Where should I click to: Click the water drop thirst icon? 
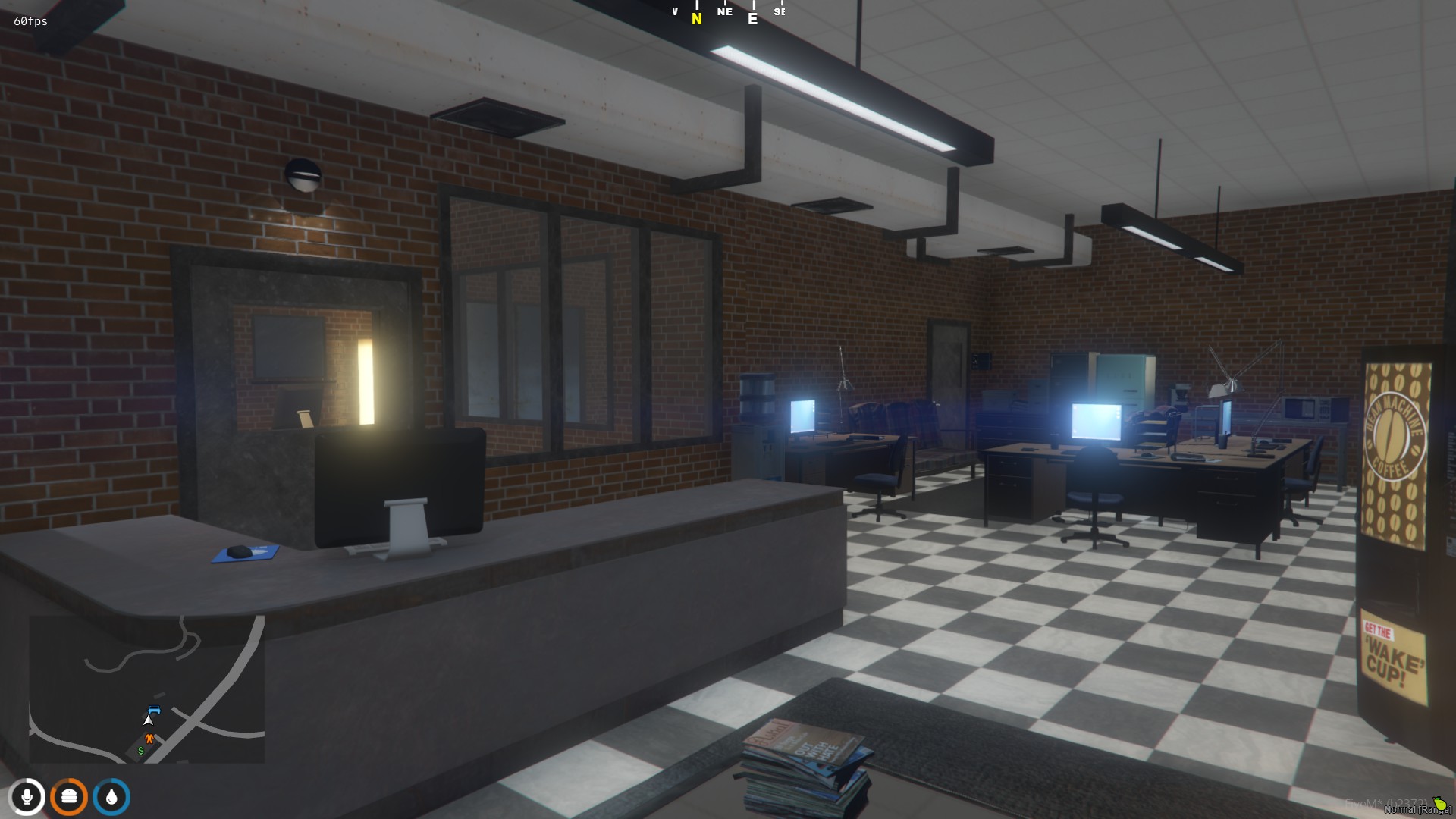point(112,795)
